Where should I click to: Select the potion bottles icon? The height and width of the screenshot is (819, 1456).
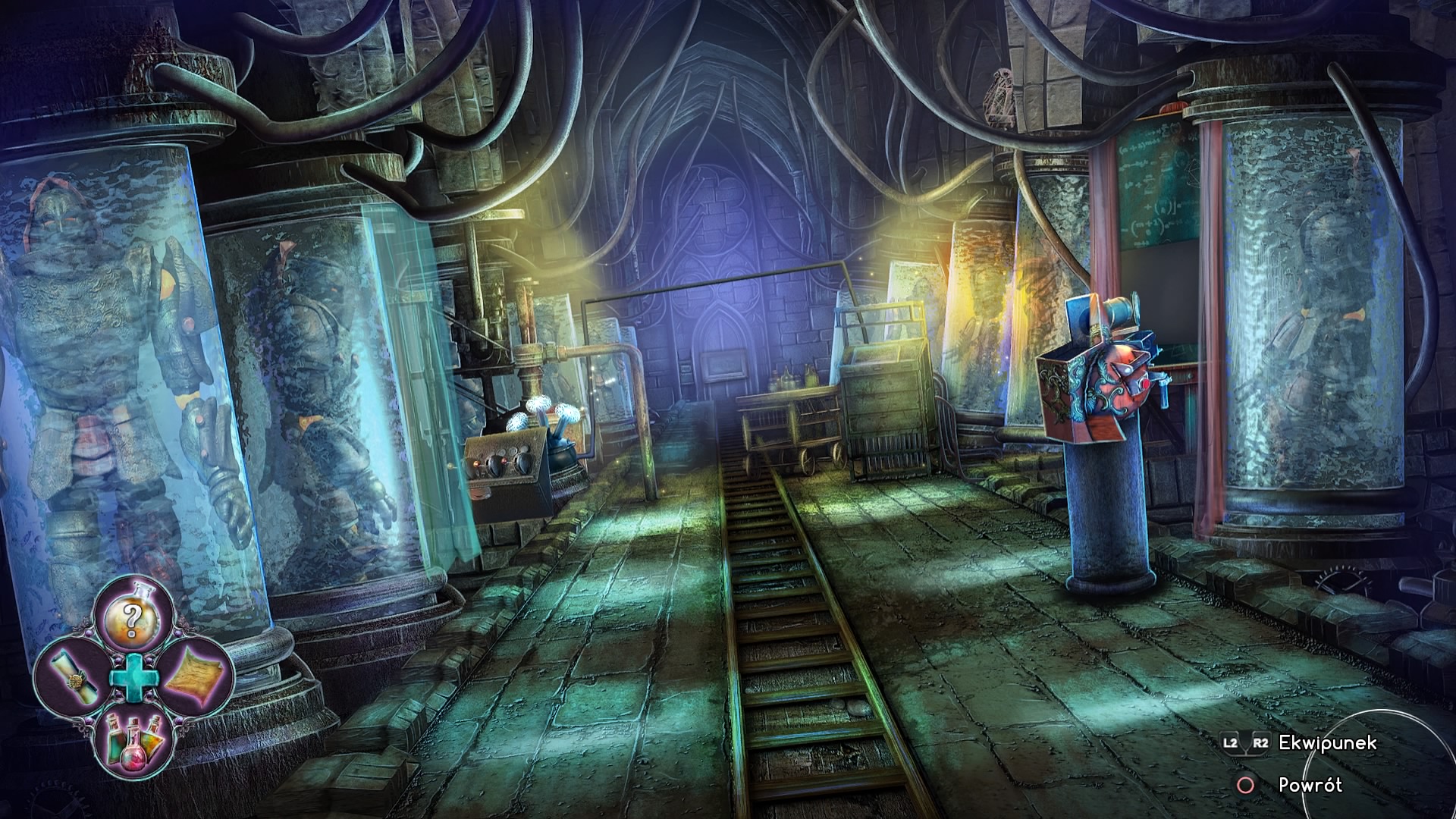coord(133,739)
